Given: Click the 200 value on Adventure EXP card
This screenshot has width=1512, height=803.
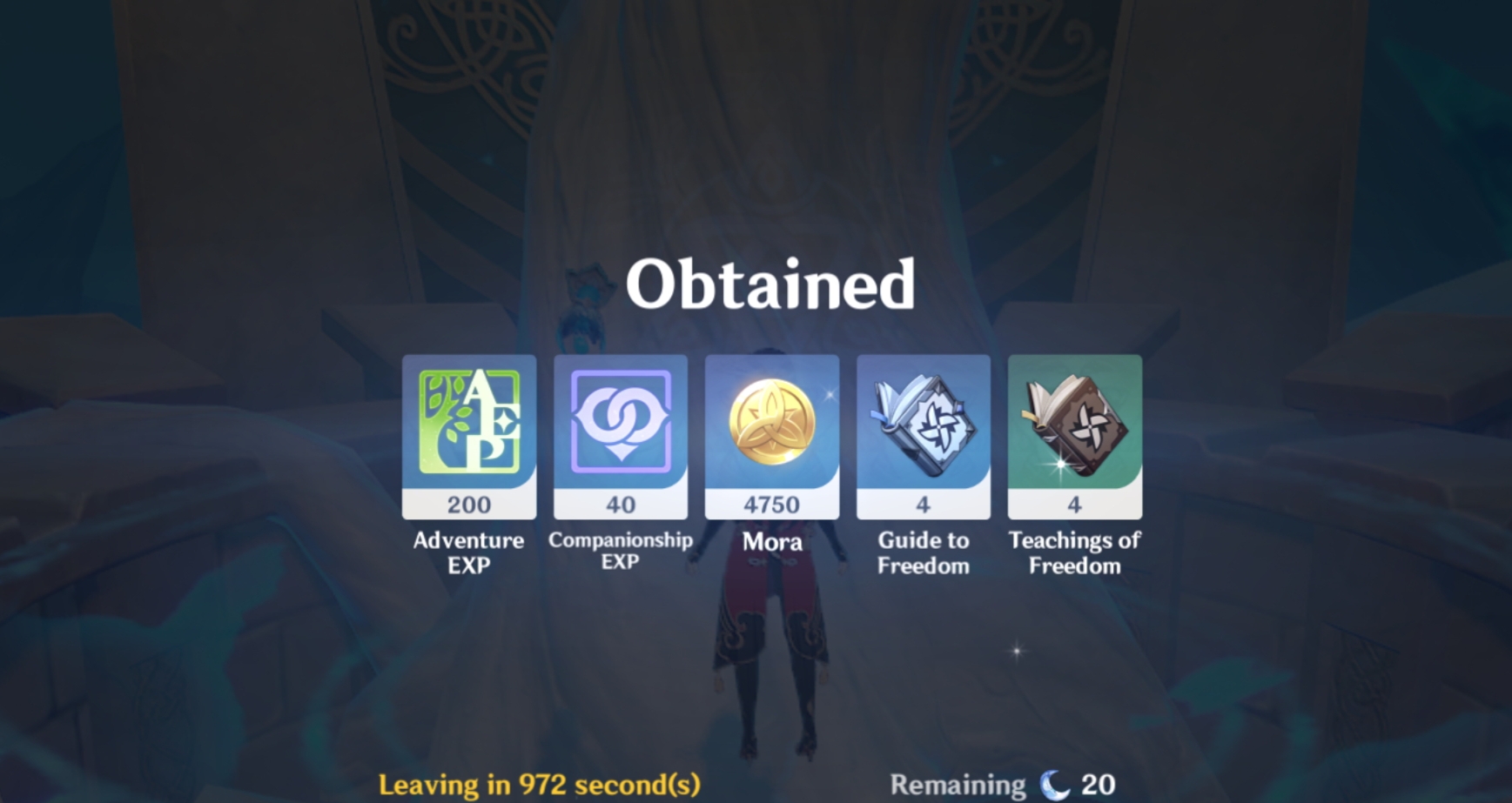Looking at the screenshot, I should point(468,504).
